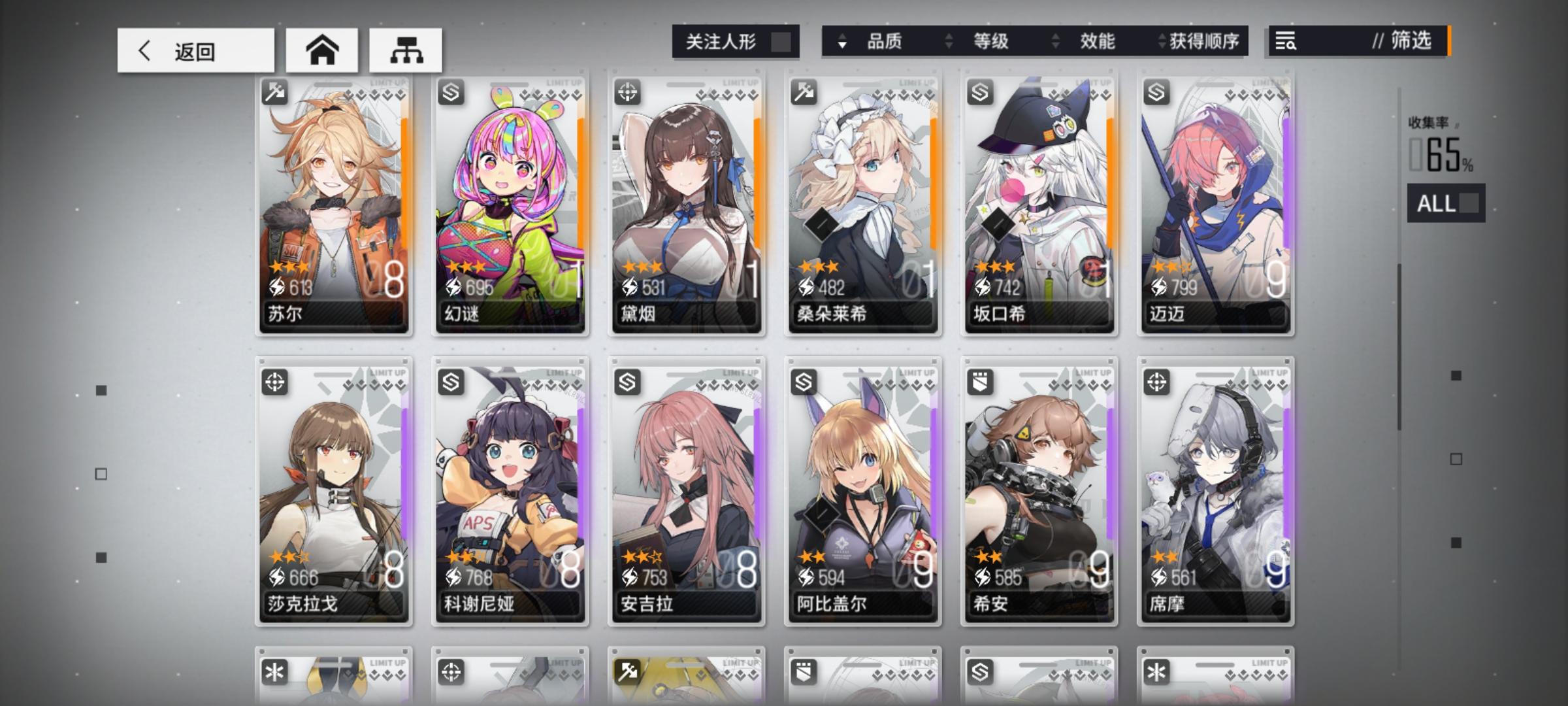Viewport: 1568px width, 706px height.
Task: Open the sort chevron next to 获得顺序
Action: [x=1162, y=42]
